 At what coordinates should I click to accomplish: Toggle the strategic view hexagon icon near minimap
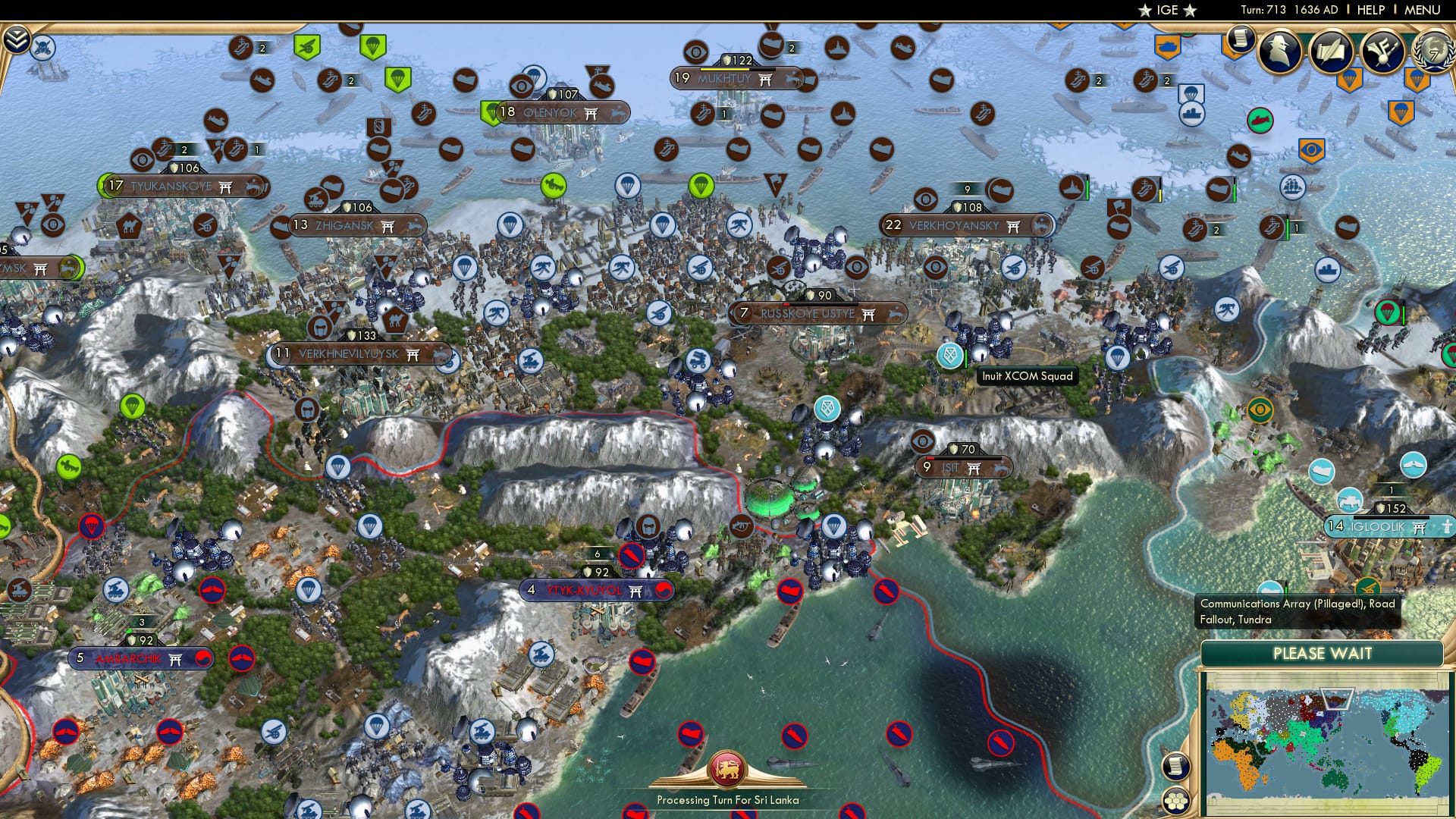1176,801
